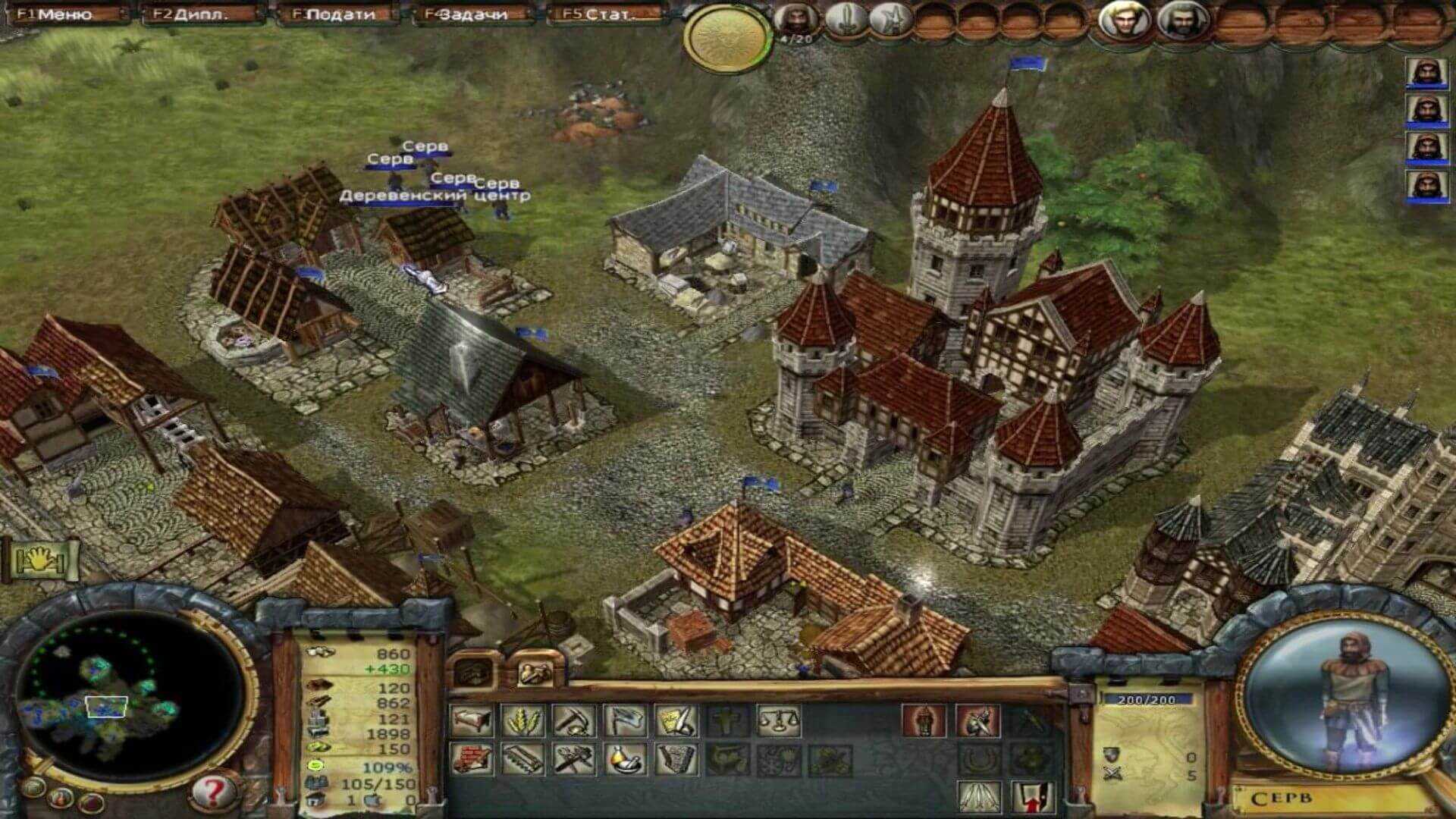Click the red arrow door command icon

[x=1033, y=796]
